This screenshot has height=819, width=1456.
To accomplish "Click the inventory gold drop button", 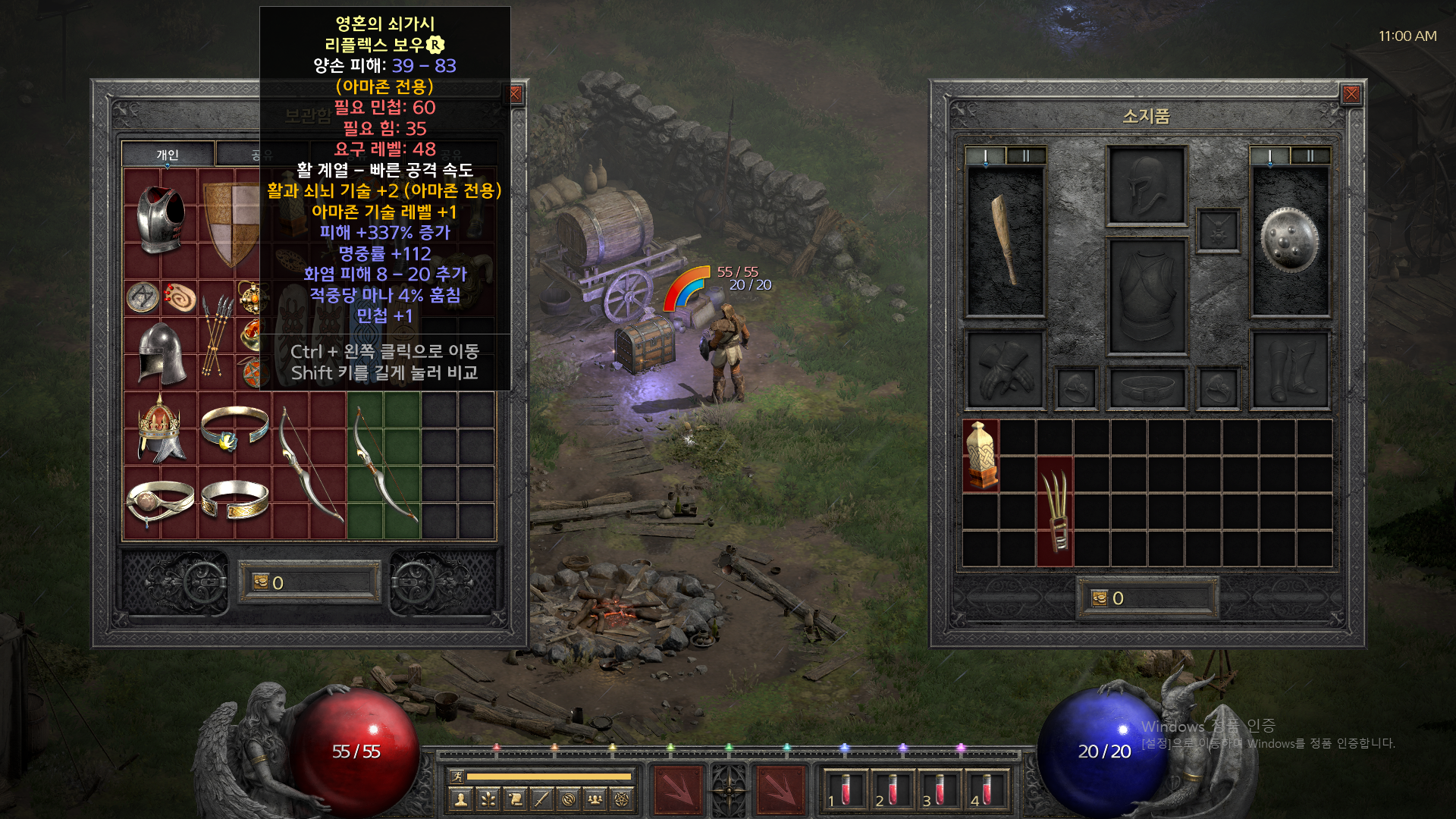I will pos(1100,598).
